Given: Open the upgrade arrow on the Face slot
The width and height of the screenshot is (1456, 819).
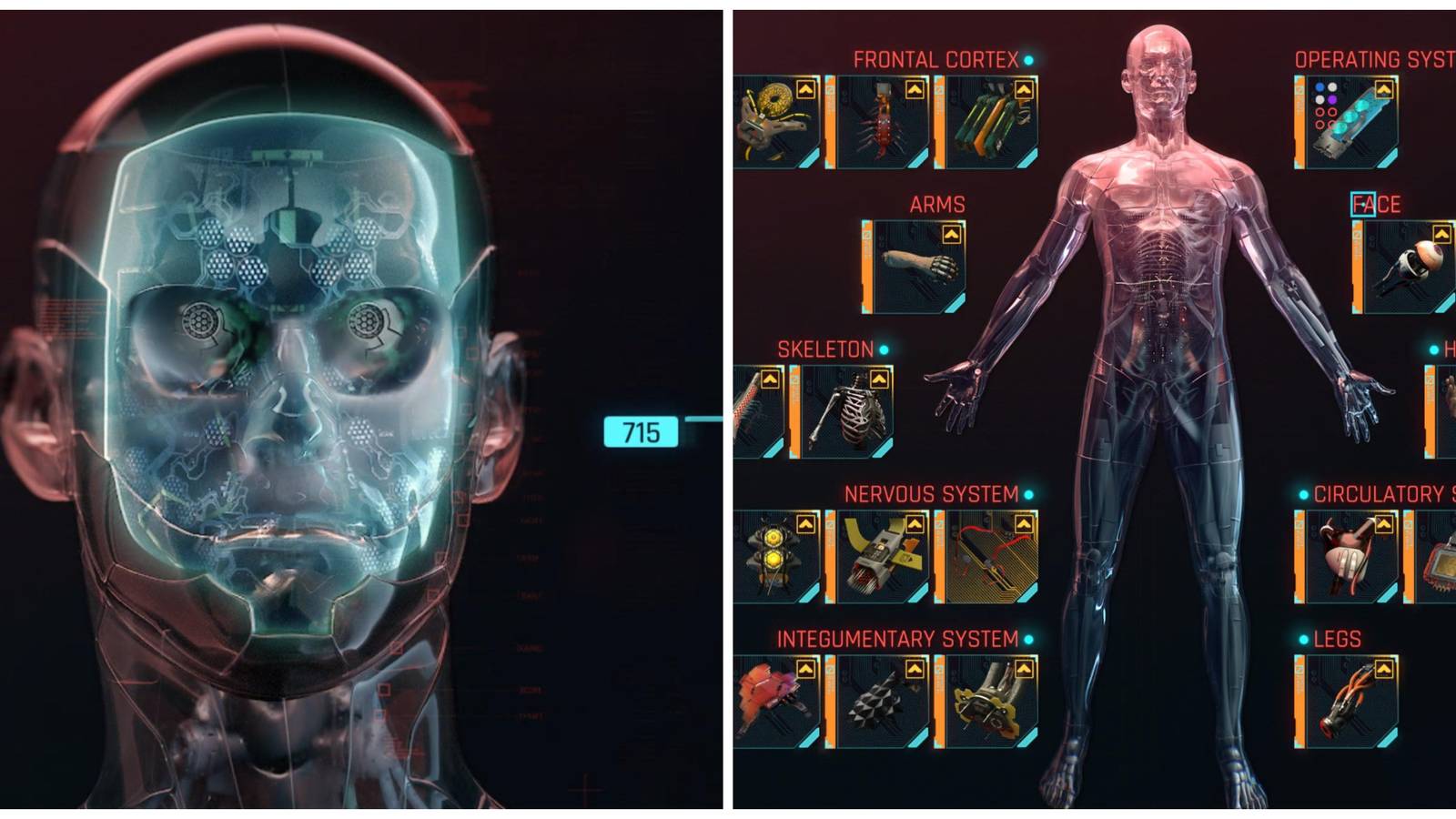Looking at the screenshot, I should pyautogui.click(x=1442, y=232).
